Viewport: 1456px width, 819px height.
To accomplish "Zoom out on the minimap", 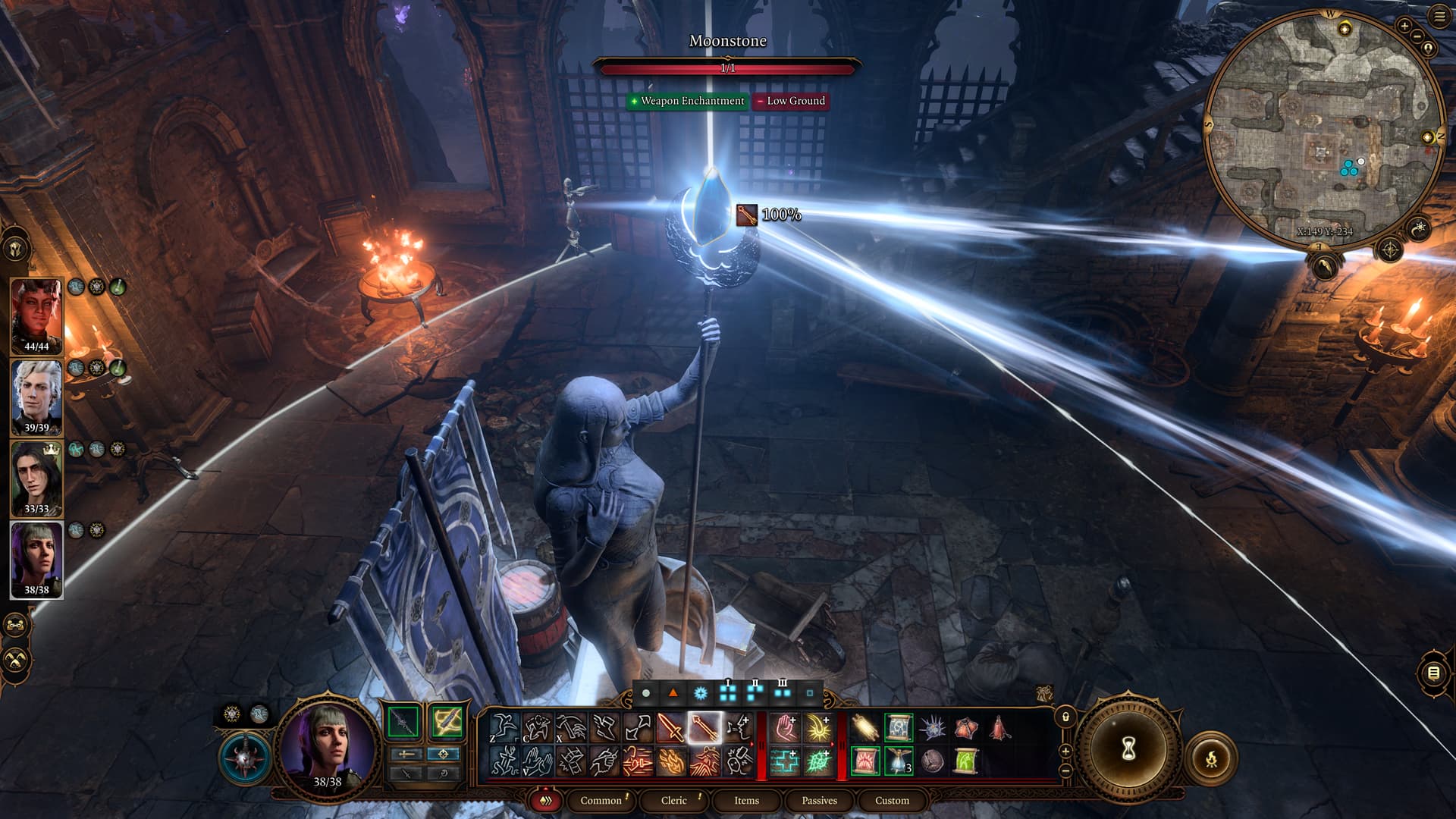I will 1417,36.
